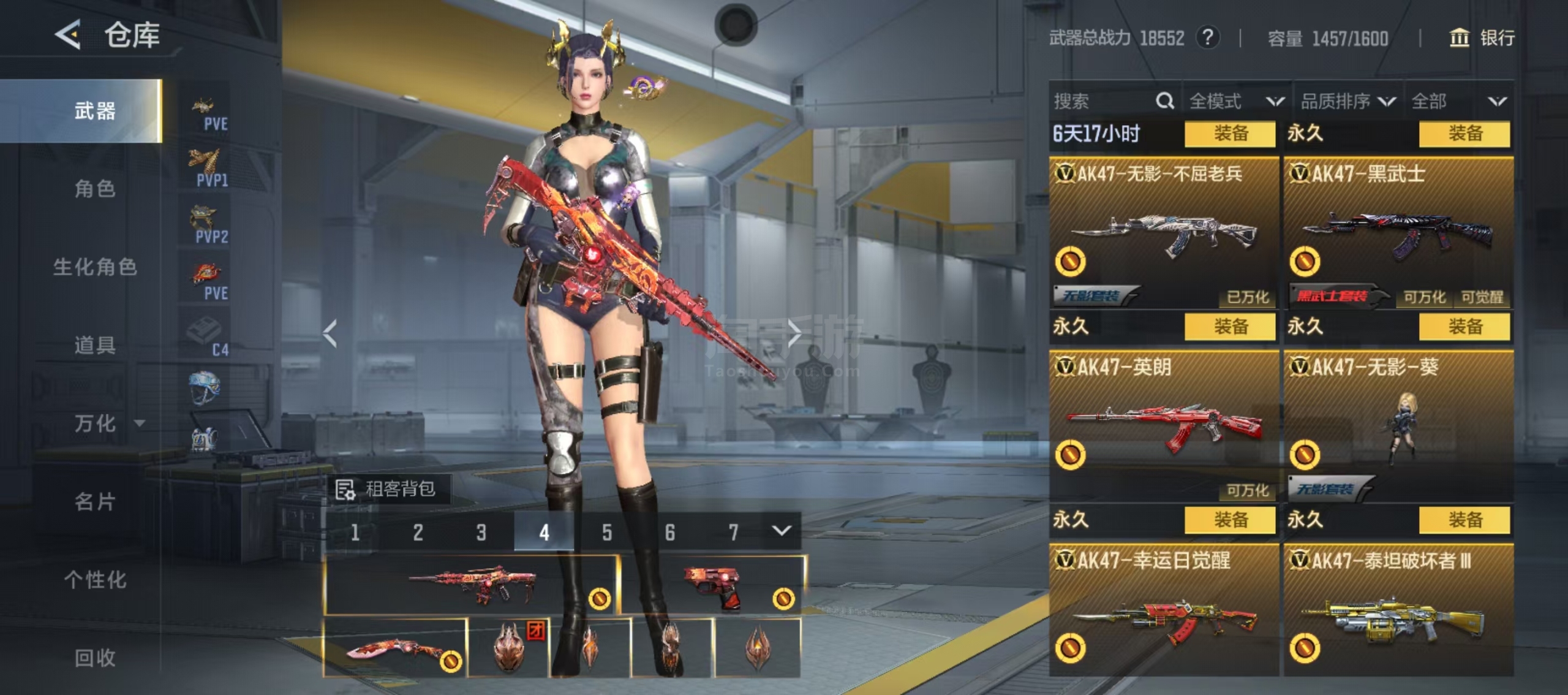Show weapon power help via question mark
The width and height of the screenshot is (1568, 695).
[x=1207, y=38]
